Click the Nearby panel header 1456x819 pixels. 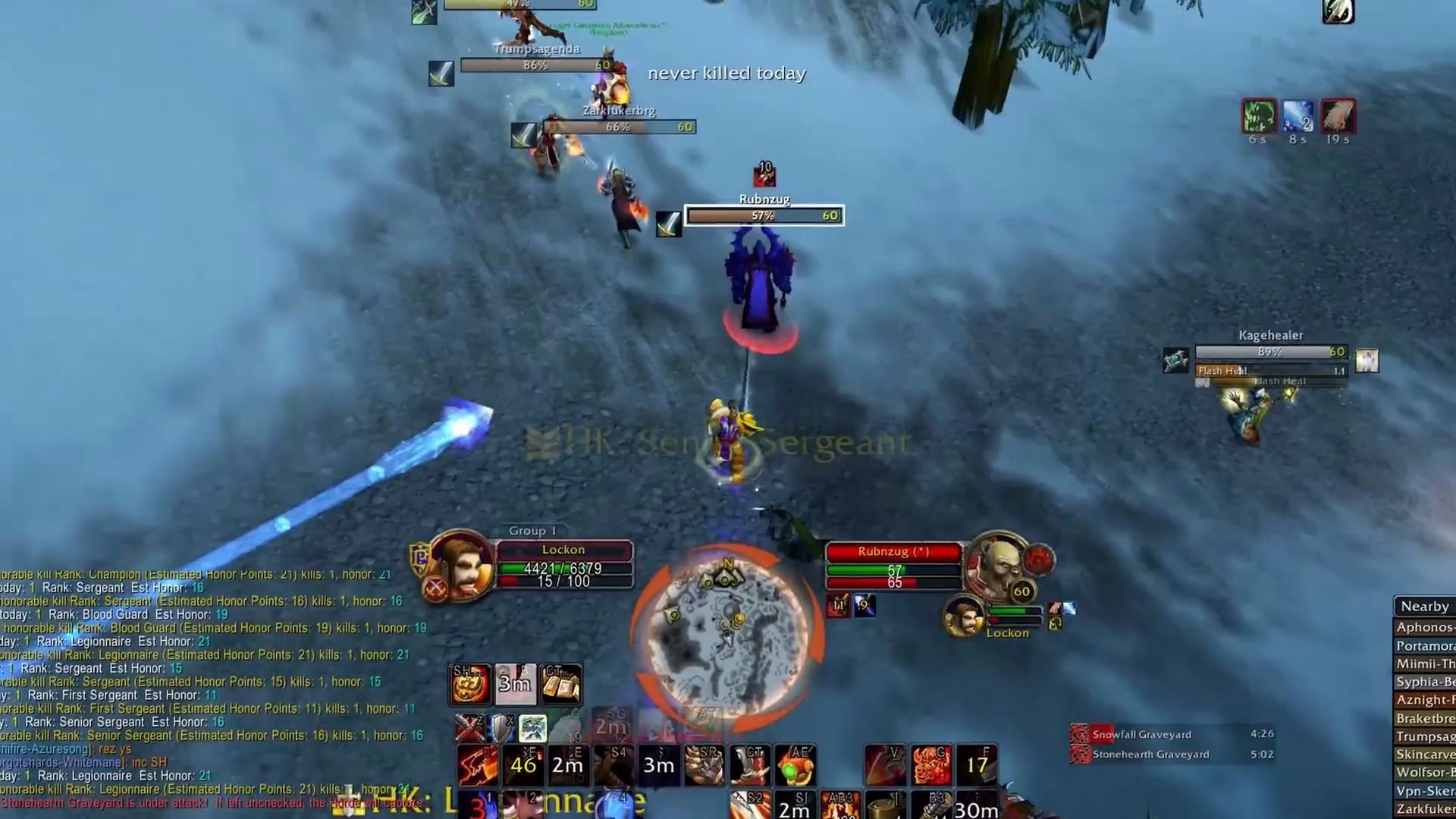(1424, 606)
